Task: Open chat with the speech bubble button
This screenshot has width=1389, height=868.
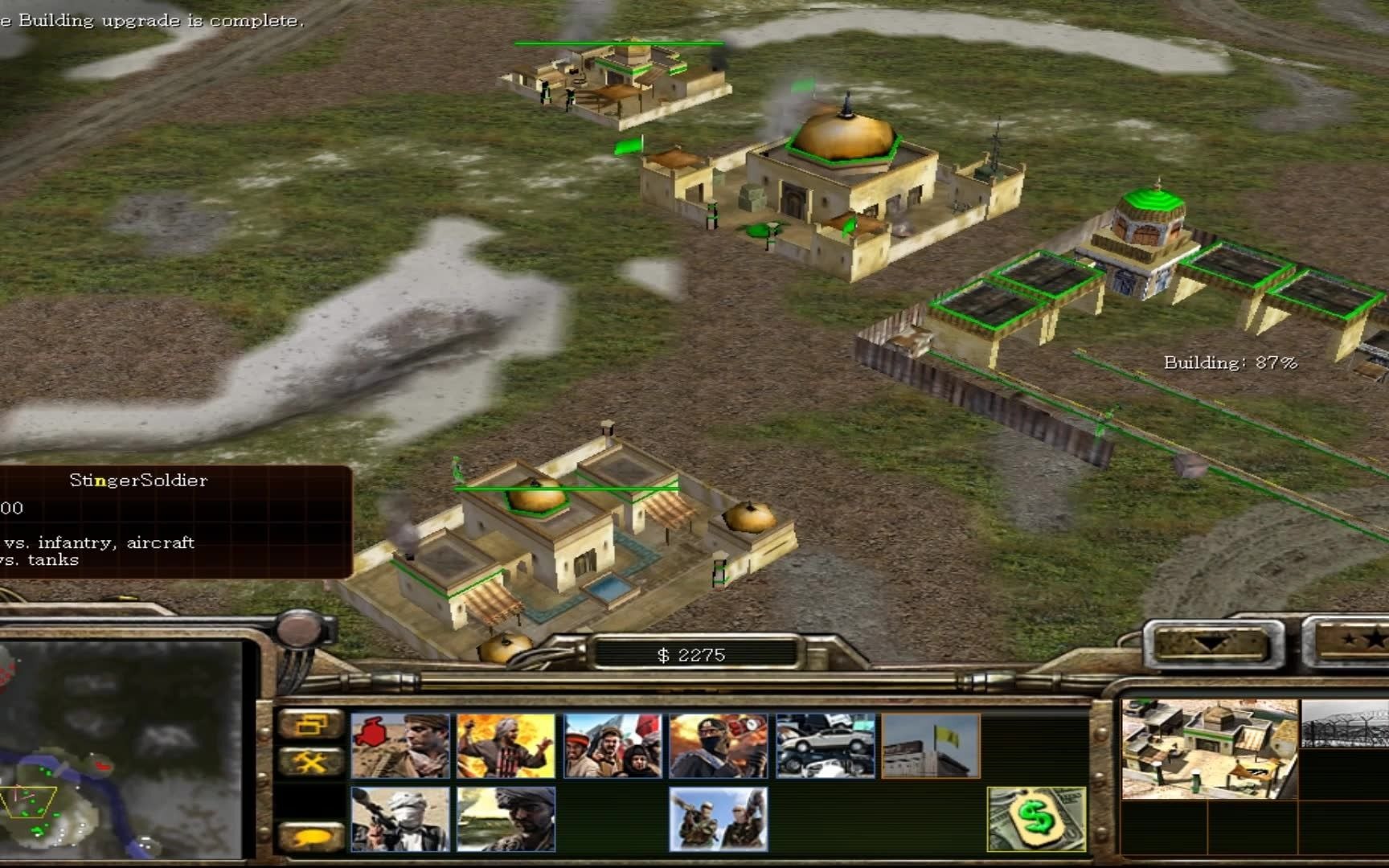Action: coord(310,837)
